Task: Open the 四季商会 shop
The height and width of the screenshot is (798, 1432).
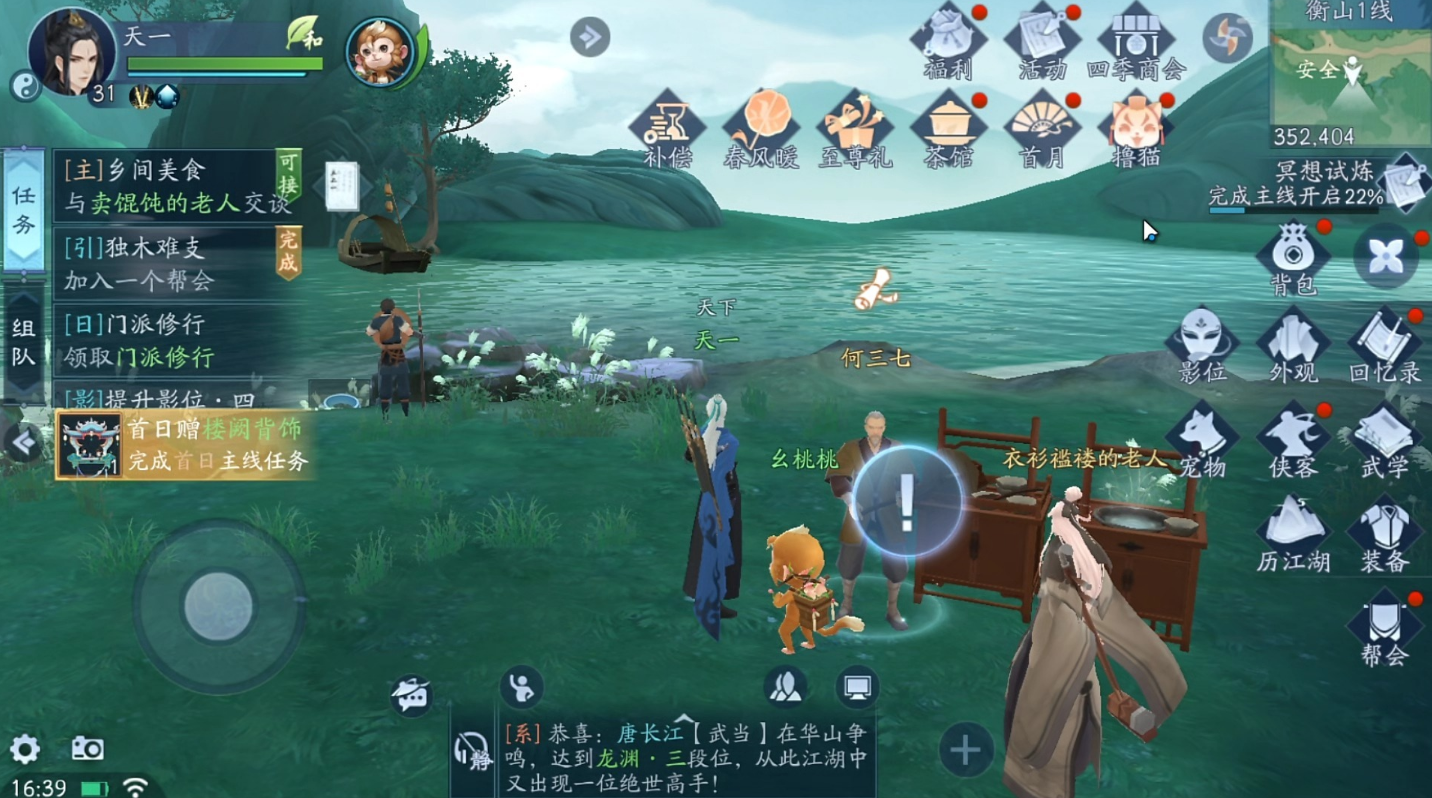Action: tap(1135, 40)
